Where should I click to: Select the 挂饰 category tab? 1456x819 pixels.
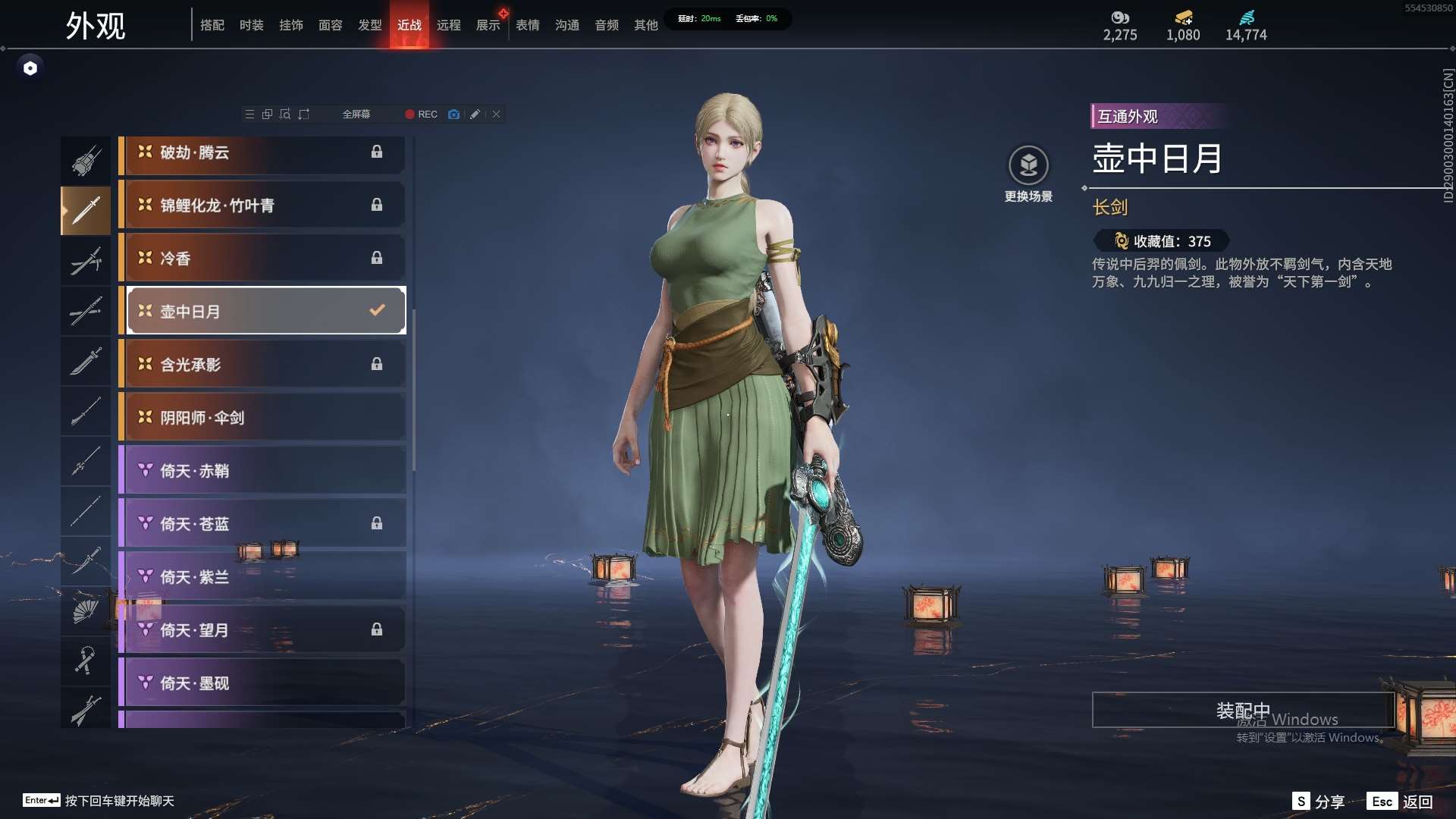[x=290, y=25]
